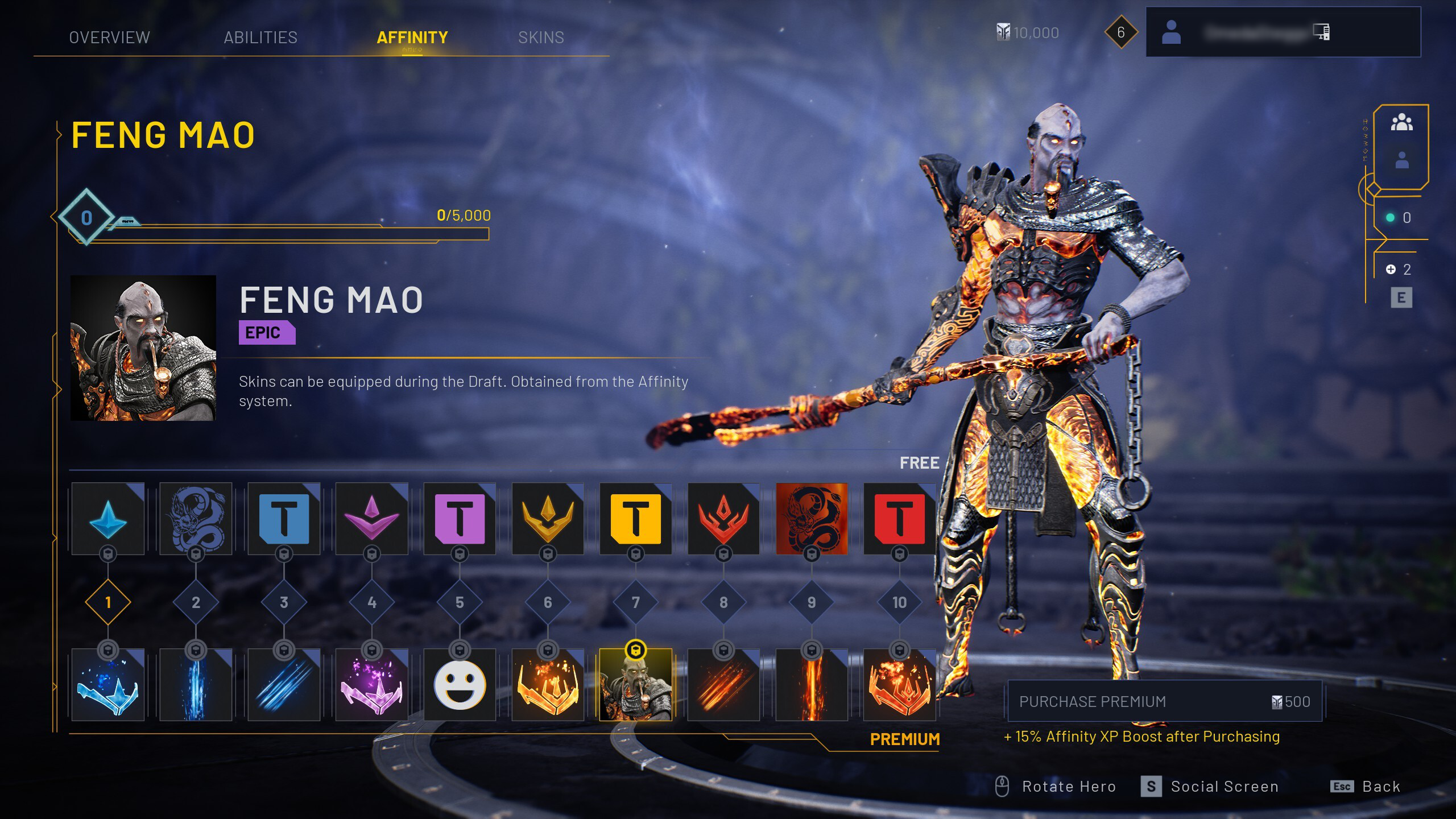Select the yellow T banner reward

(x=635, y=519)
